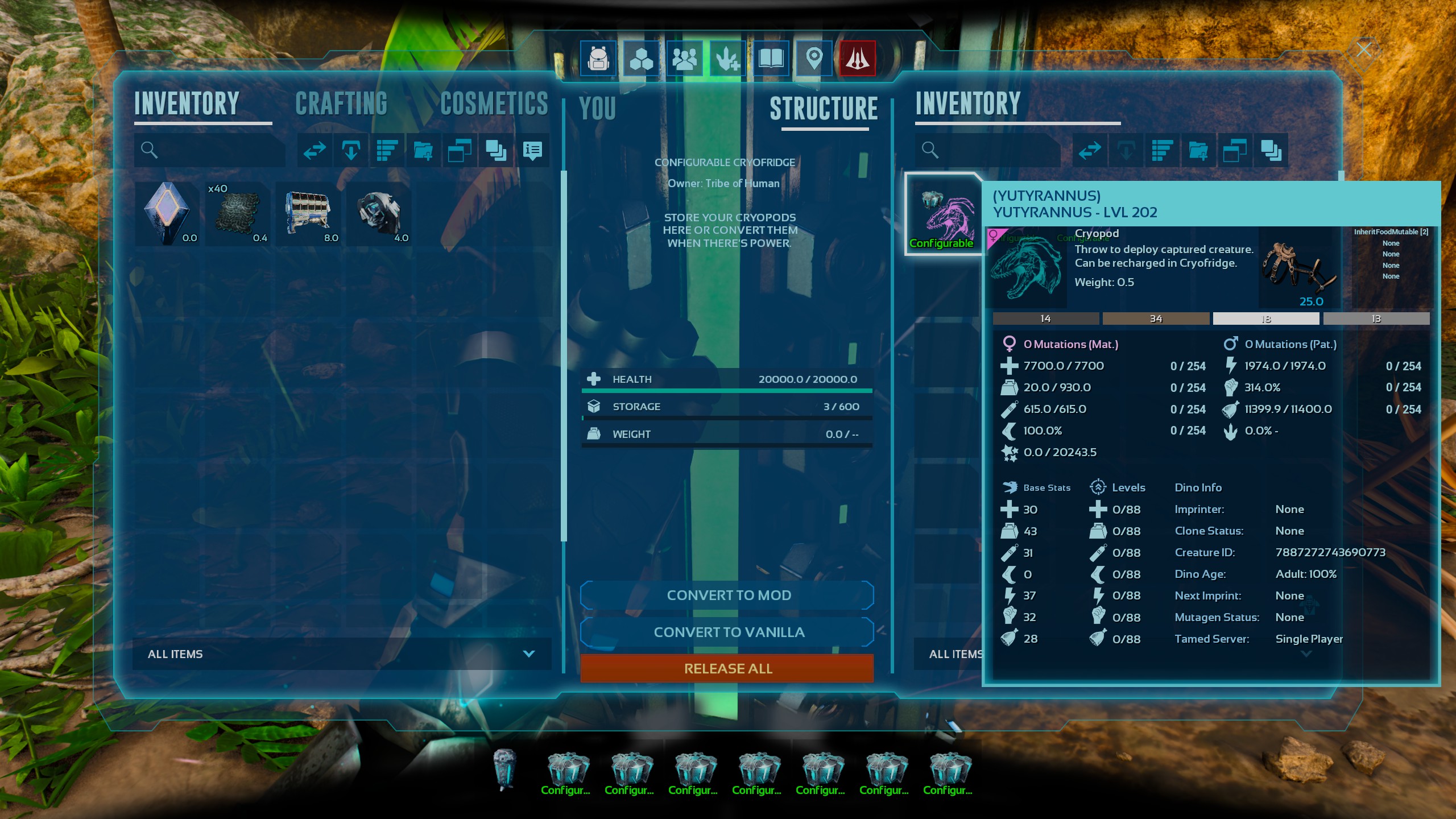
Task: Open the Tribe Manager people icon
Action: [685, 57]
